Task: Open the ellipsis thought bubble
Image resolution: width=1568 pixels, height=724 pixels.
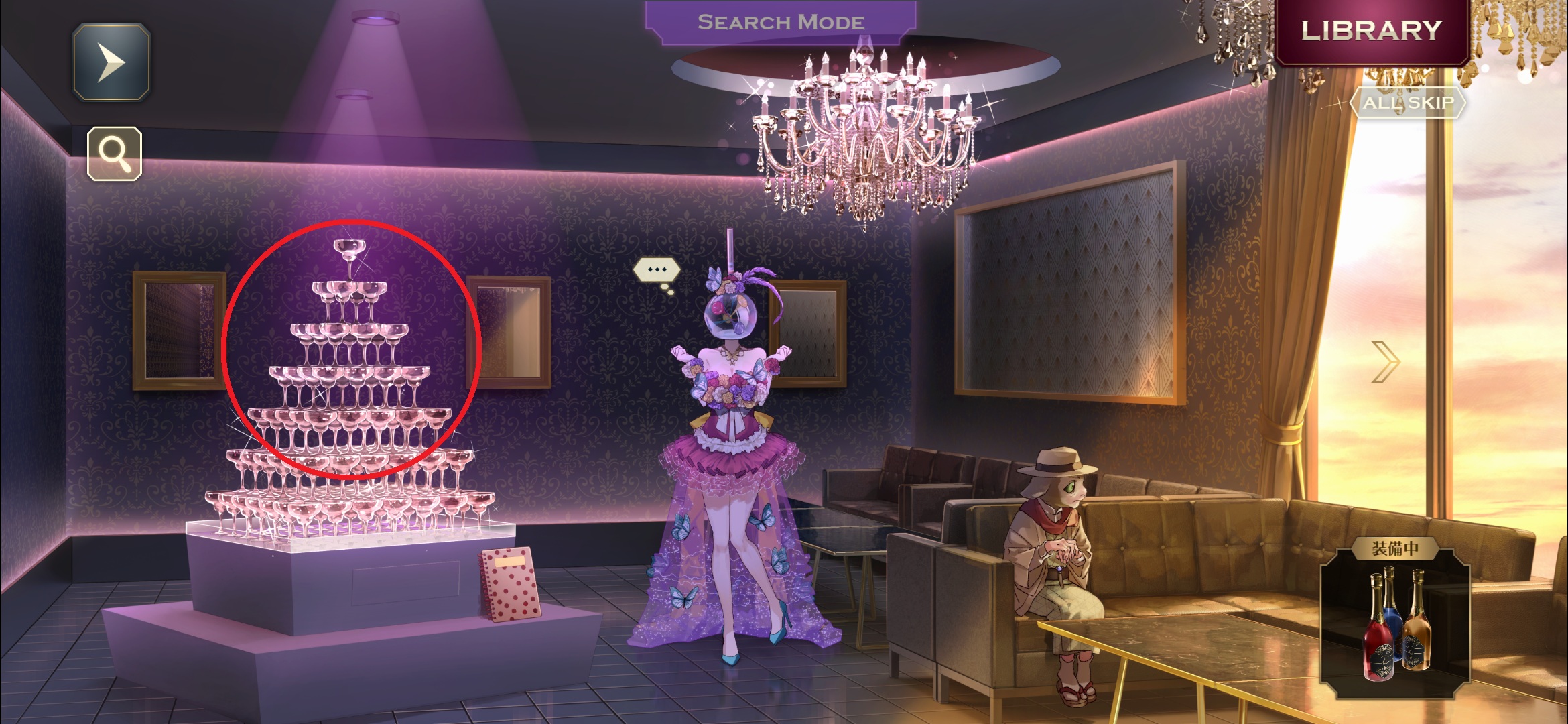Action: 657,270
